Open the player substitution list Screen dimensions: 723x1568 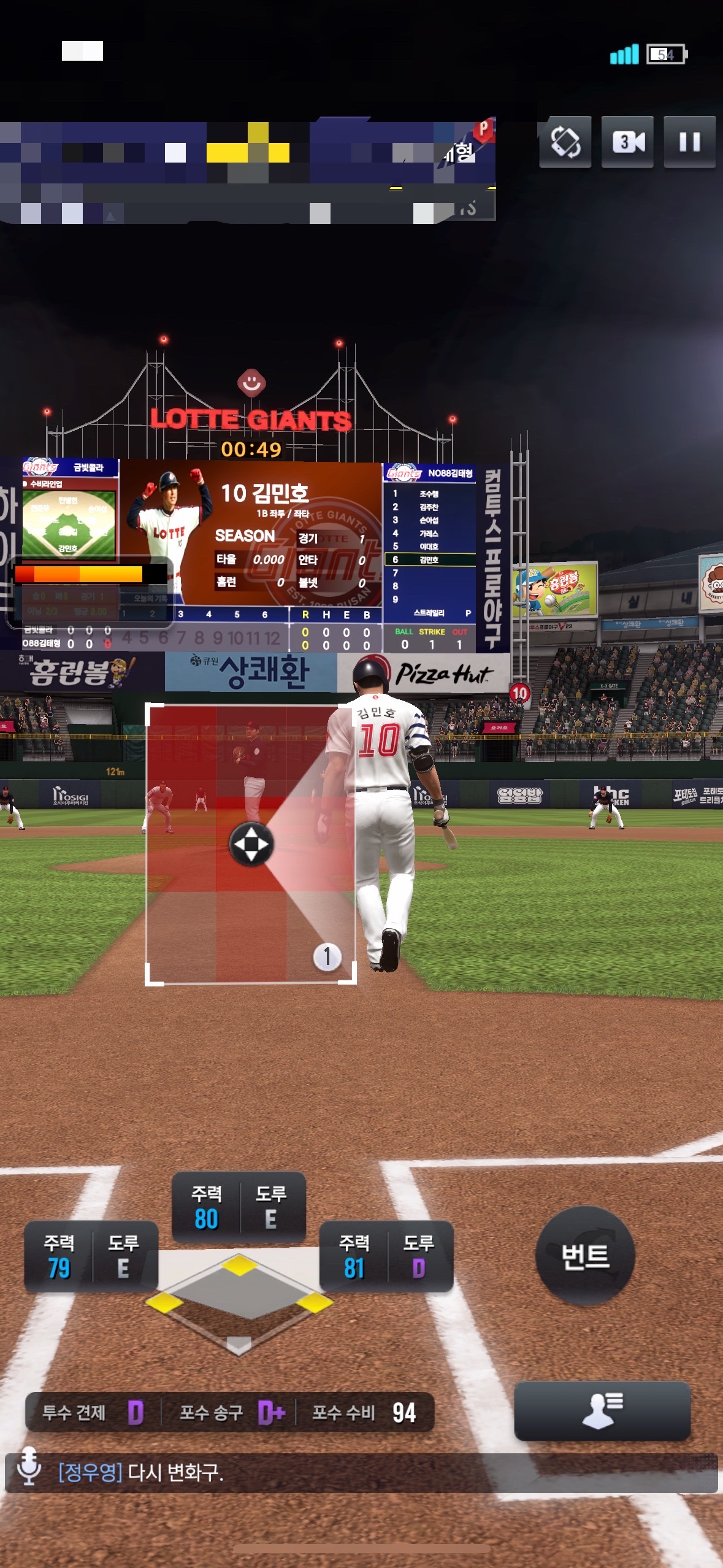tap(602, 1410)
